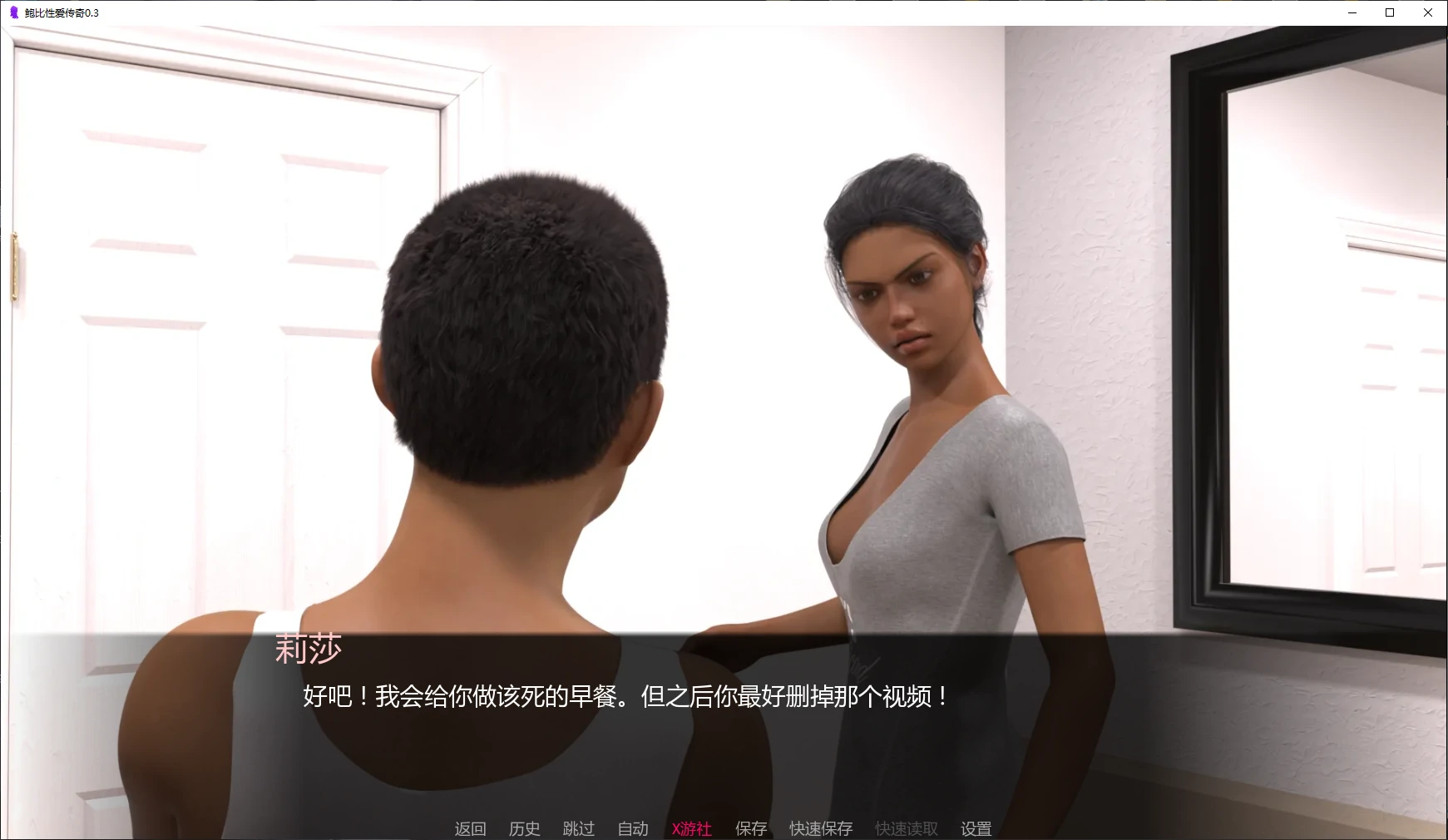The width and height of the screenshot is (1448, 840).
Task: Minimize the game window
Action: coord(1351,12)
